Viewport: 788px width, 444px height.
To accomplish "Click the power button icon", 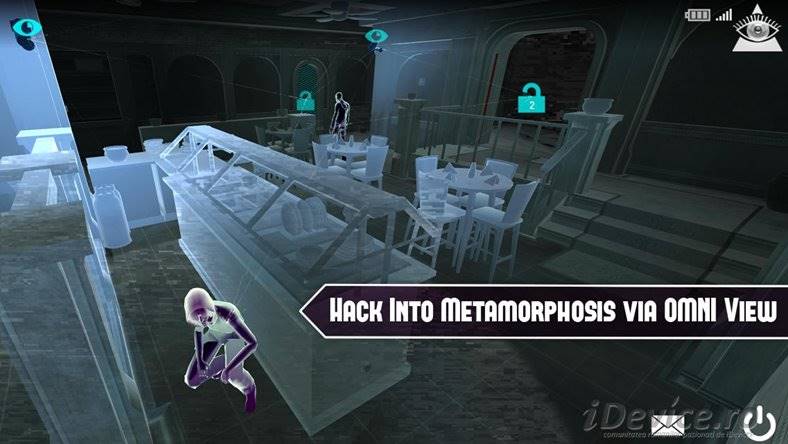I will click(761, 423).
